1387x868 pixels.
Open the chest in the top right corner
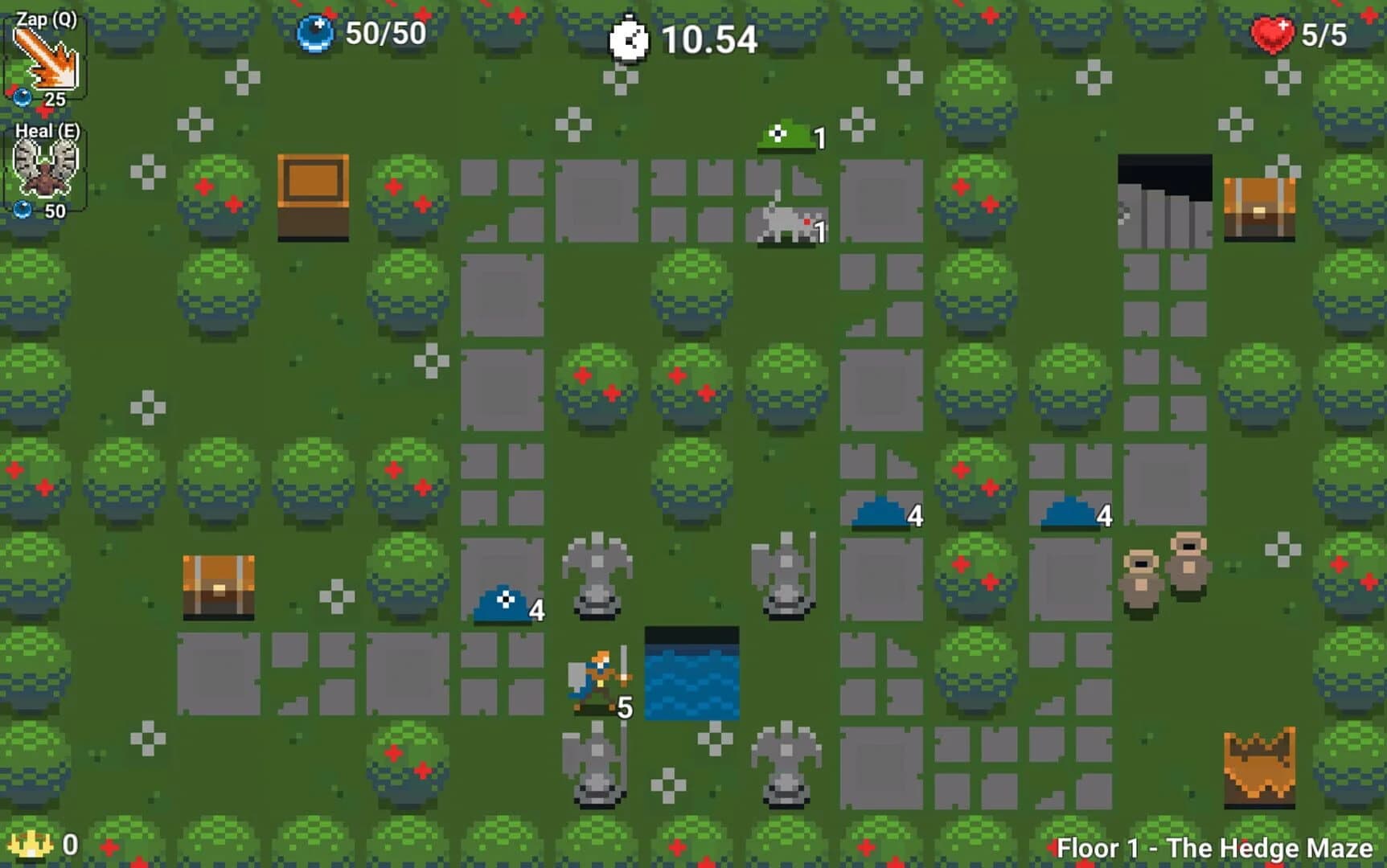tap(1258, 207)
